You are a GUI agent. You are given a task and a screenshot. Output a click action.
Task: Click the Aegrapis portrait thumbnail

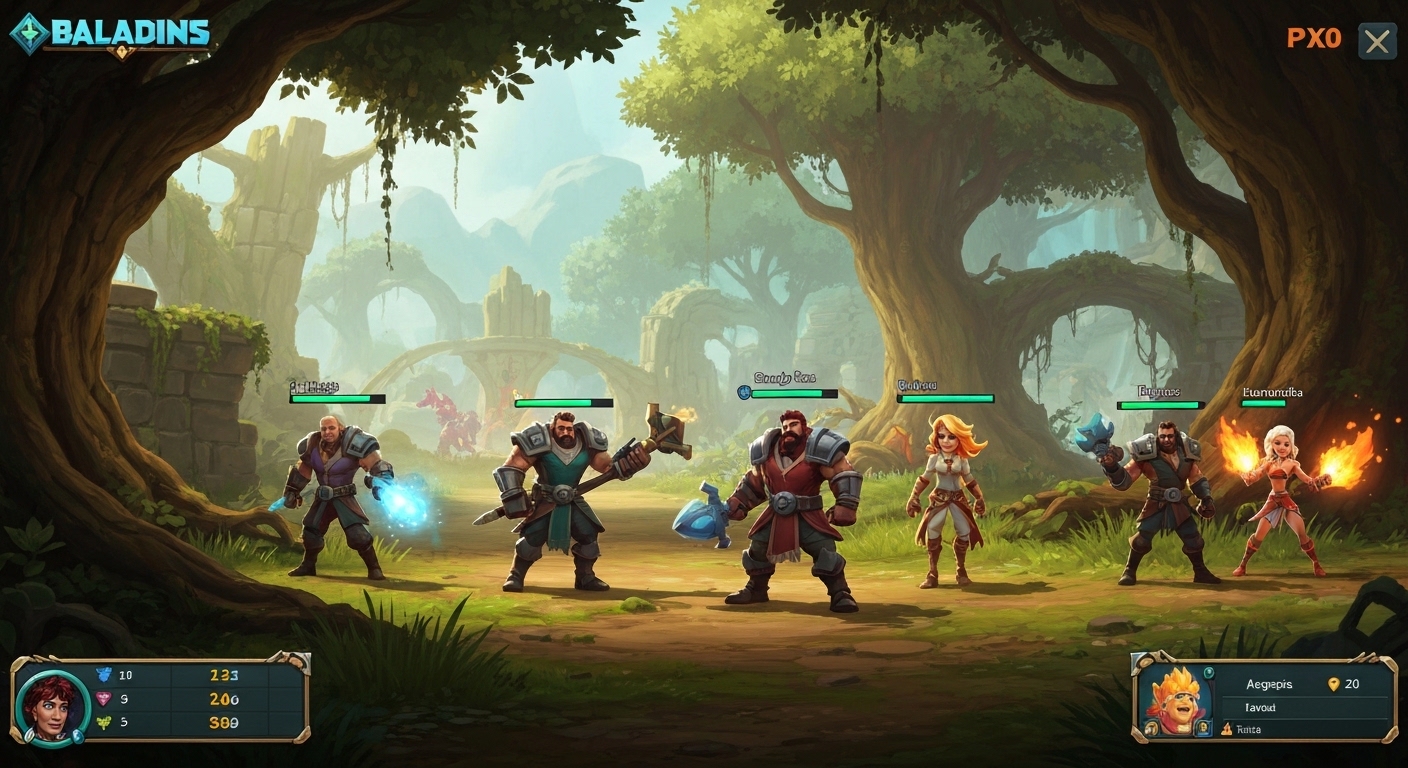(1177, 700)
